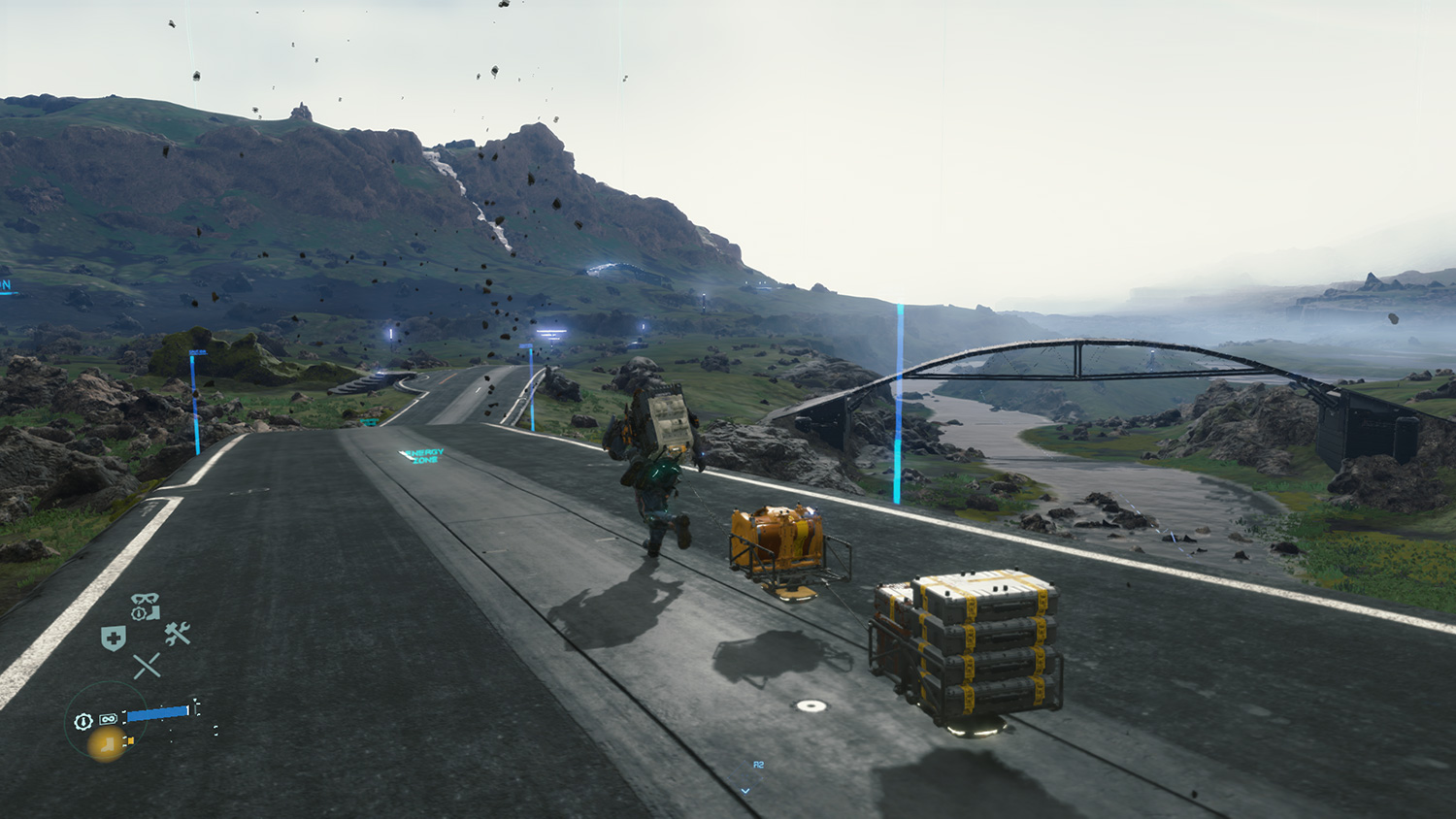Click the gear-shaped suit status icon

pyautogui.click(x=83, y=721)
